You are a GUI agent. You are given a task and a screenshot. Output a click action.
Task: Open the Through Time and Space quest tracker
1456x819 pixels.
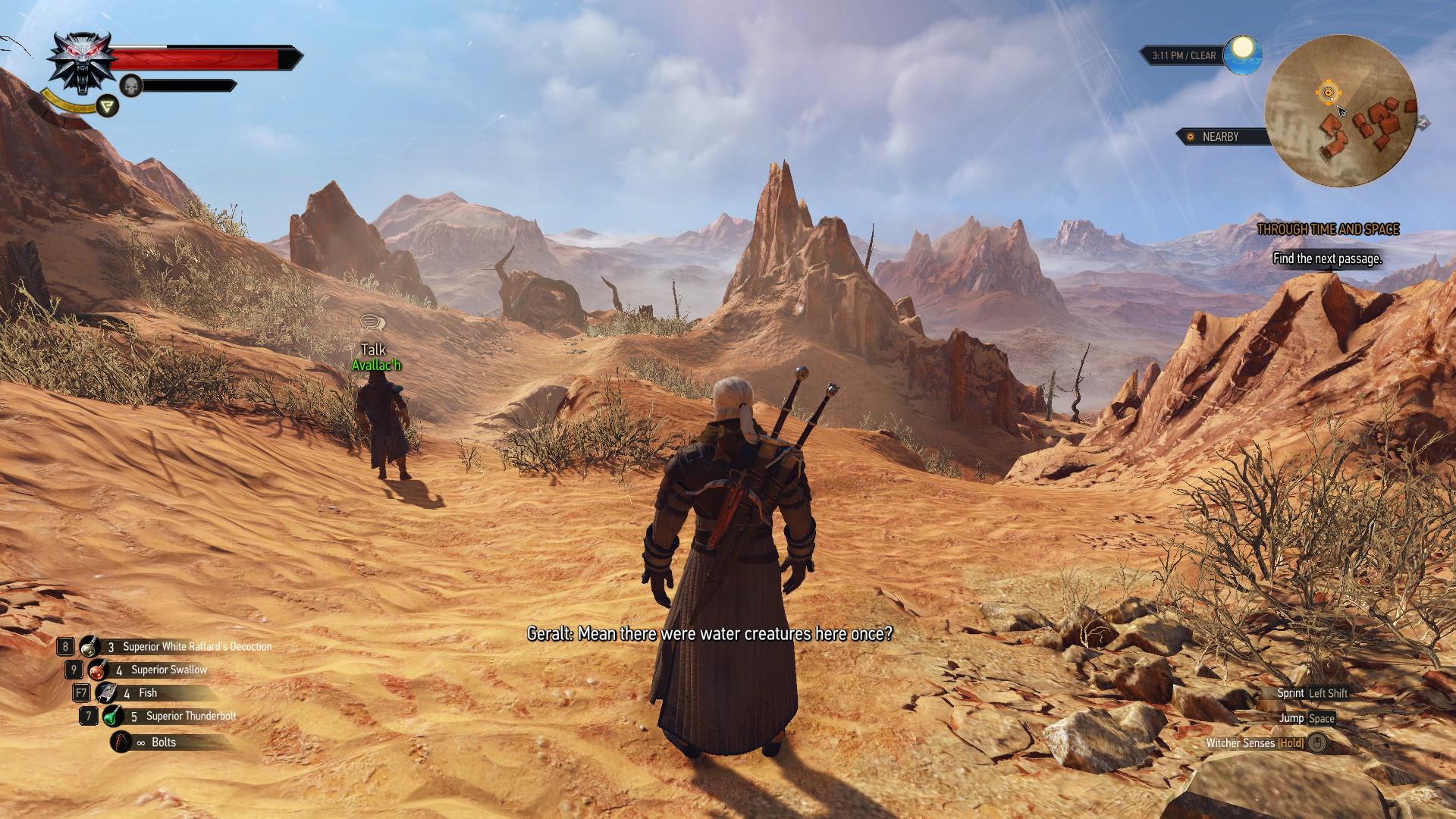pyautogui.click(x=1328, y=229)
